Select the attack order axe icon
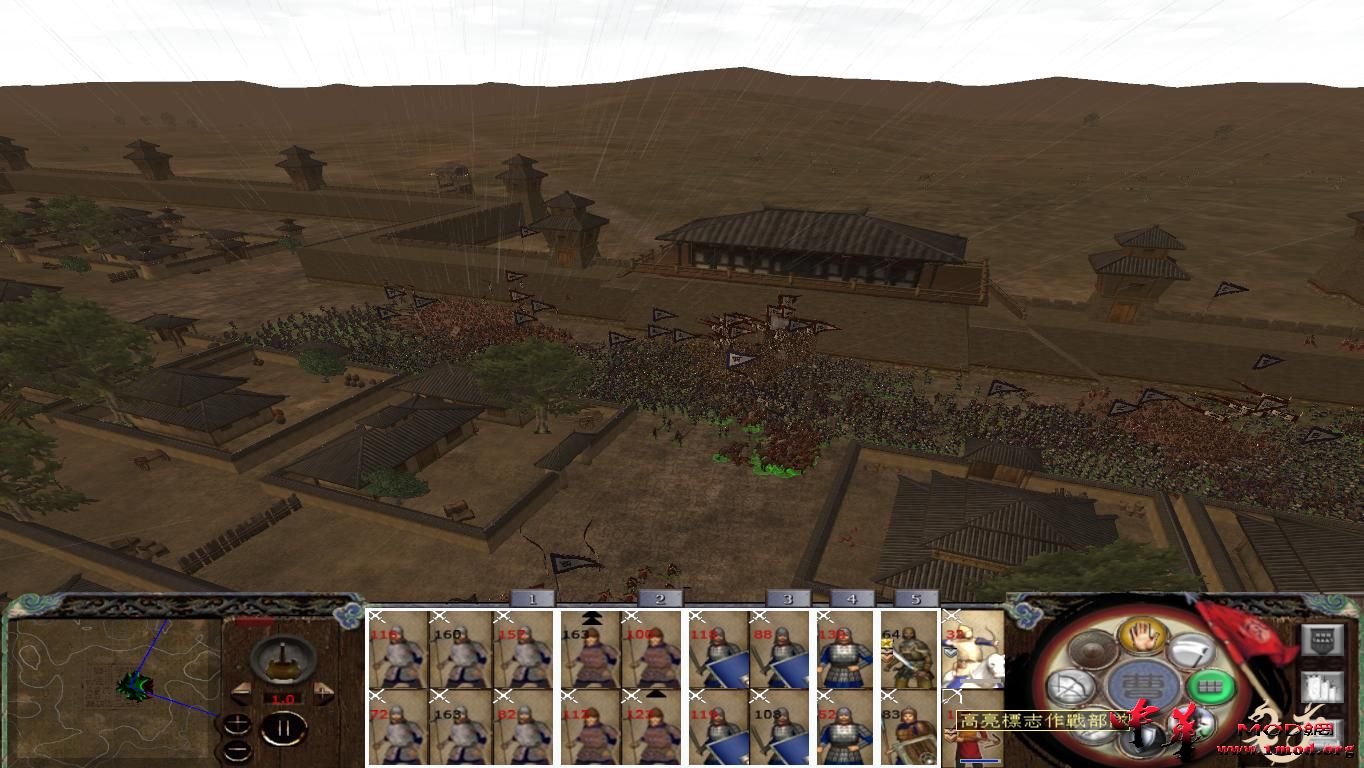1364x768 pixels. pos(1189,651)
